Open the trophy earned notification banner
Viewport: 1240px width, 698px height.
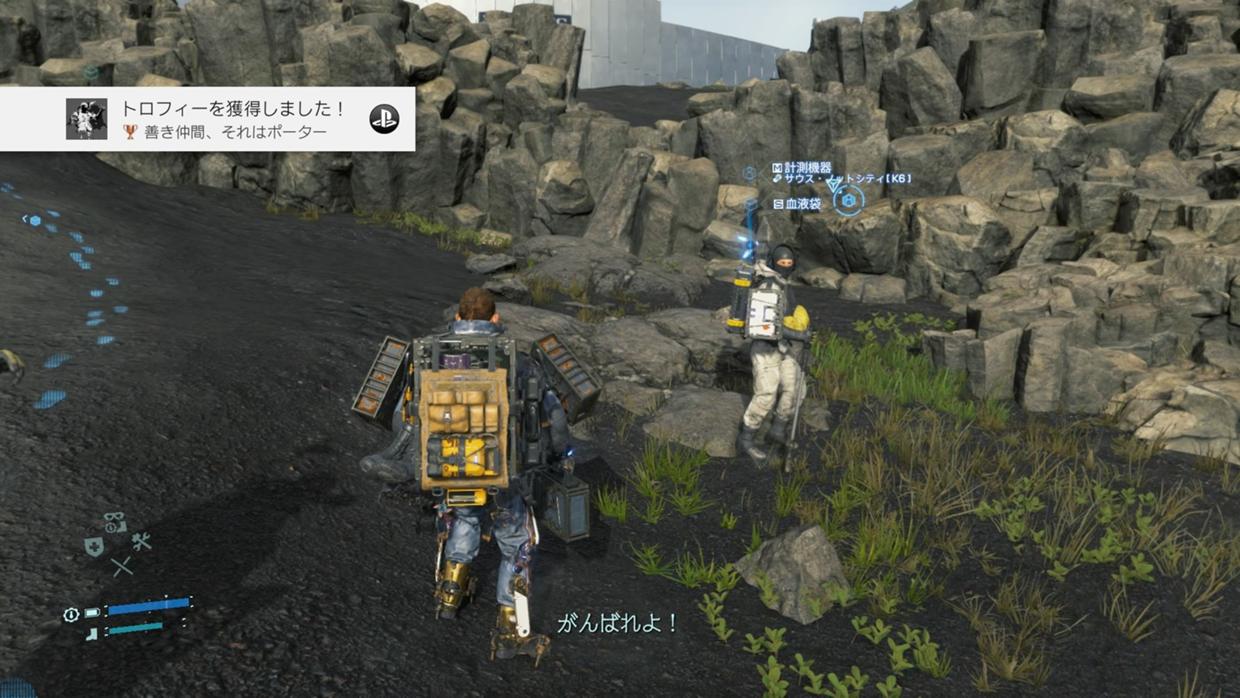pos(230,119)
